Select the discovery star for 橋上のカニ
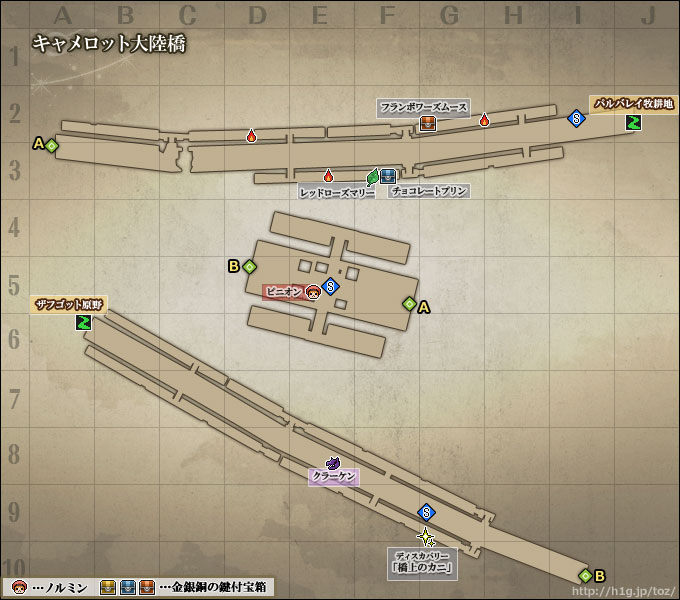680x600 pixels. point(426,536)
